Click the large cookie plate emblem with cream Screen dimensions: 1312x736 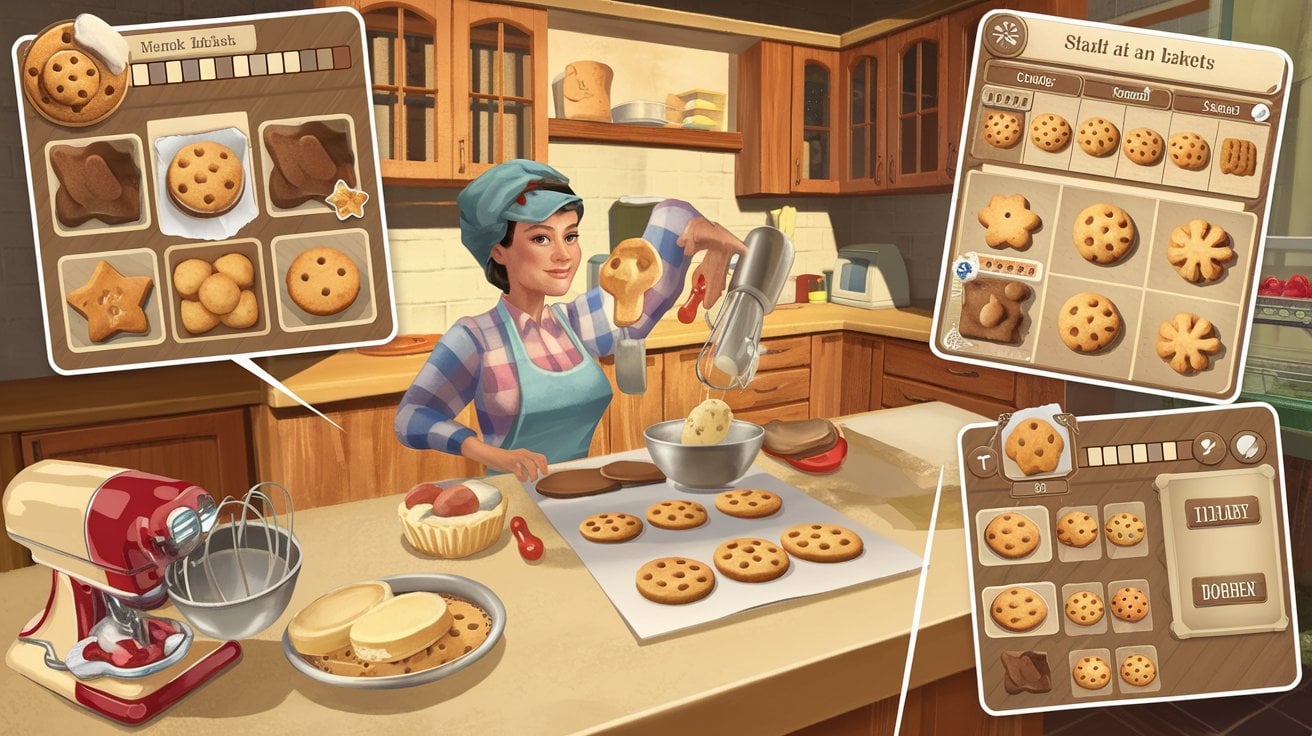point(76,71)
